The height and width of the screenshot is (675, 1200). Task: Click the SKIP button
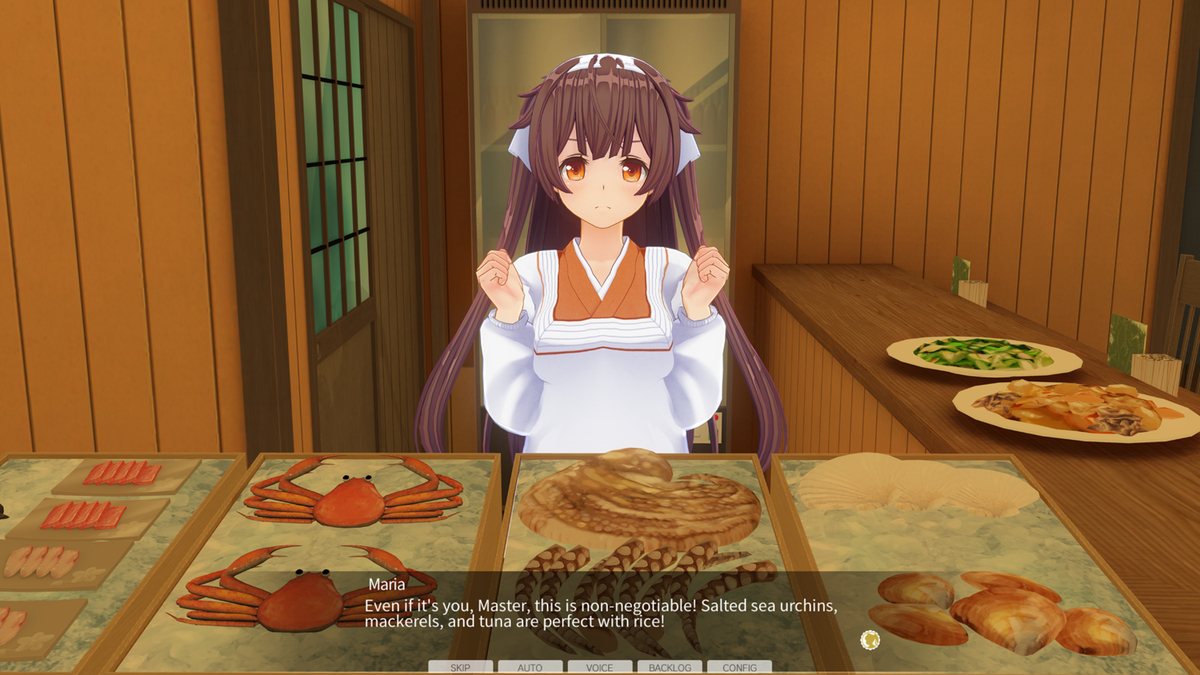(x=460, y=667)
